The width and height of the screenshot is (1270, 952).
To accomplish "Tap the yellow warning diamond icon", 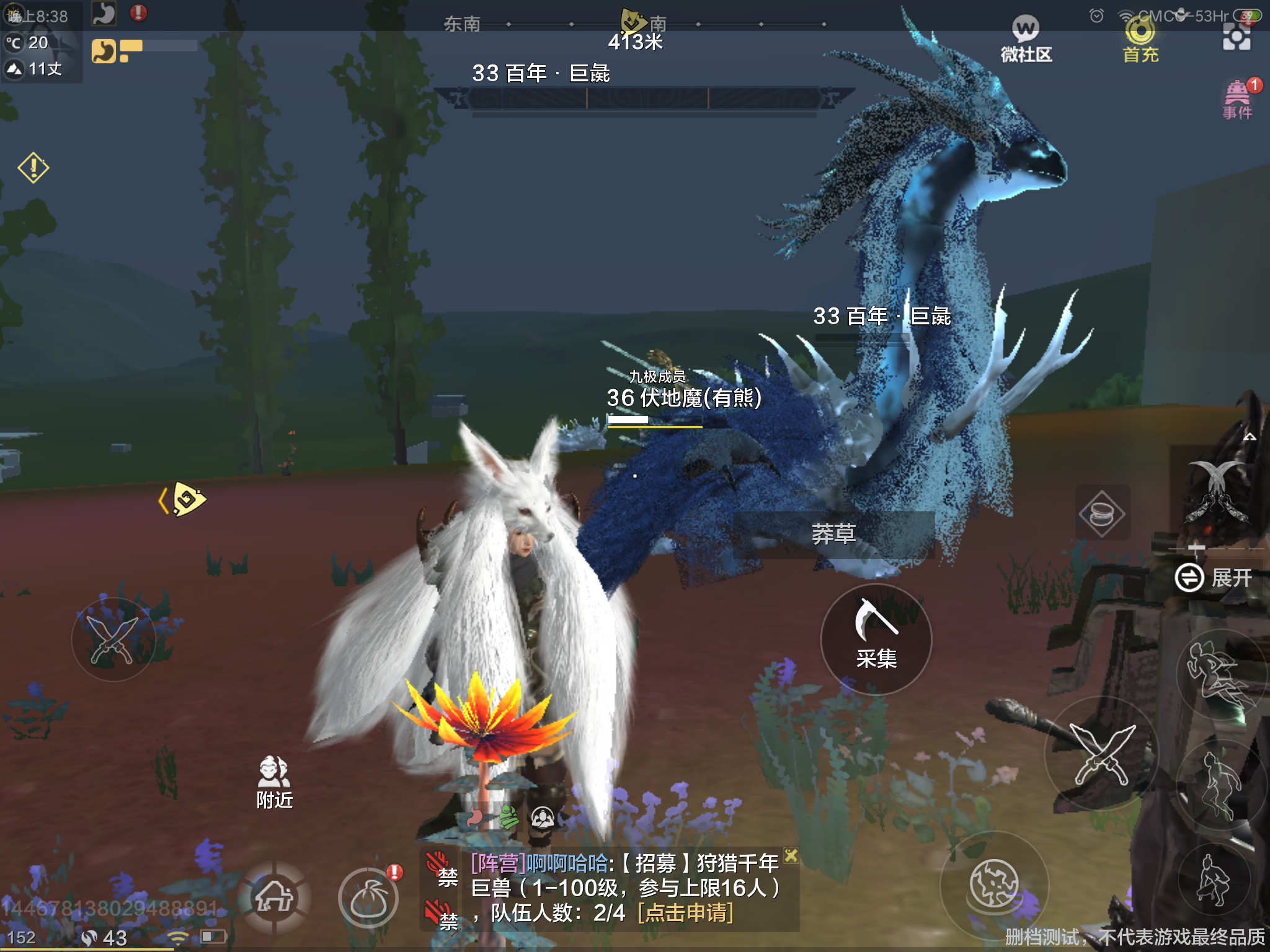I will 33,167.
